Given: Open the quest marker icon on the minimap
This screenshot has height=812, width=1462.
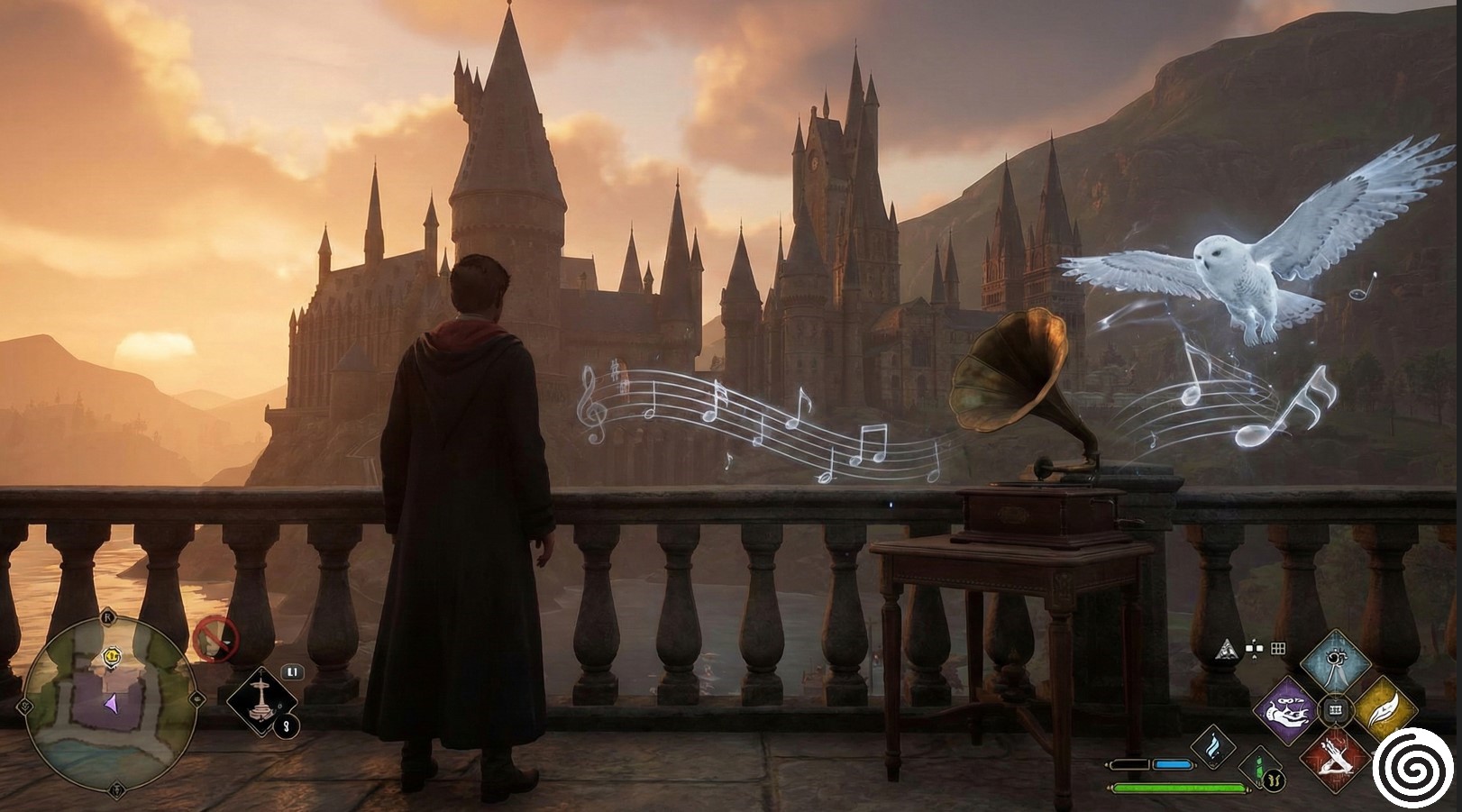Looking at the screenshot, I should point(112,656).
